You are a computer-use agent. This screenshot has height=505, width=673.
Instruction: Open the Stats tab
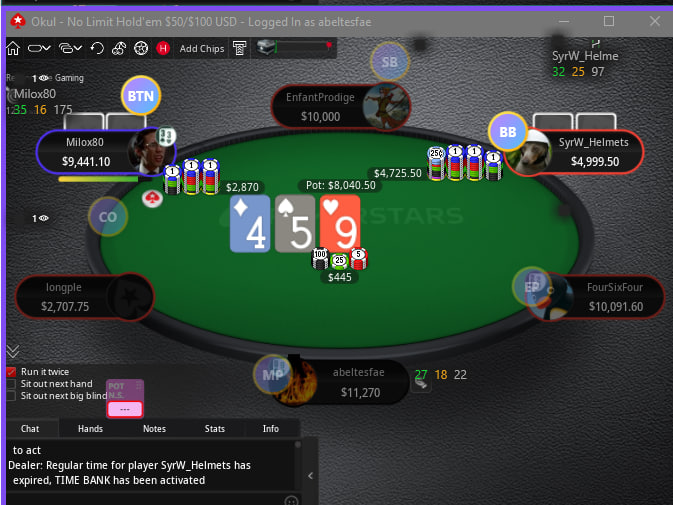(x=214, y=428)
